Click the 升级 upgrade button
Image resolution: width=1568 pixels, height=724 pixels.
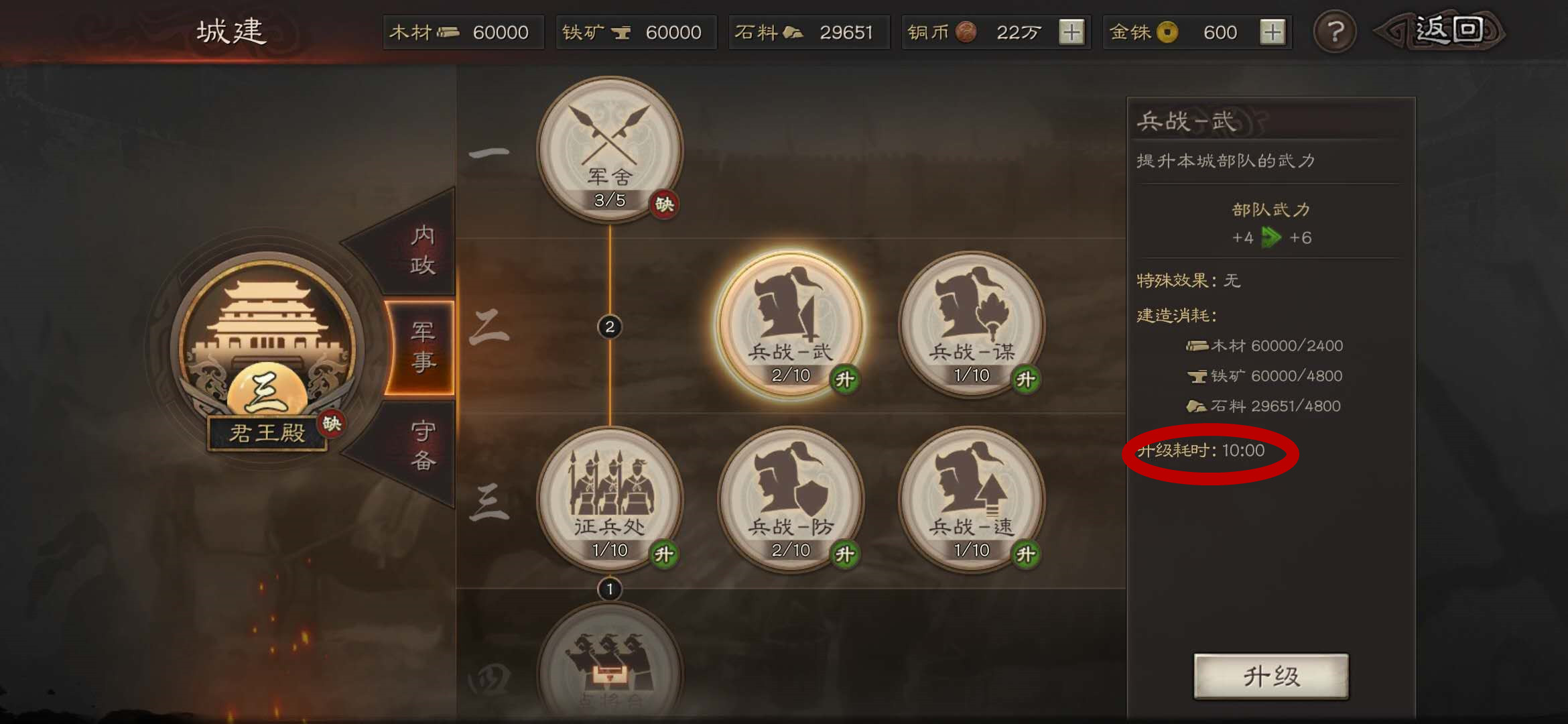tap(1270, 676)
